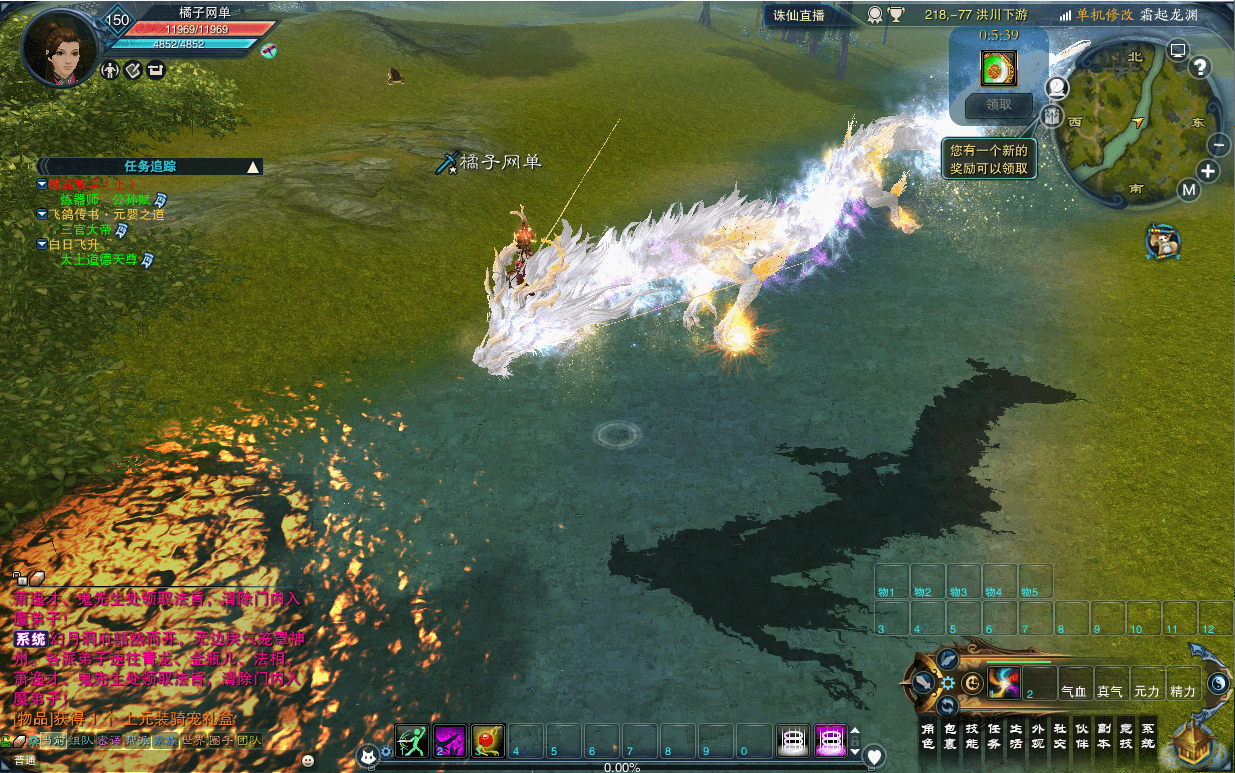
Task: Claim the reward with the 领取 button
Action: 998,104
